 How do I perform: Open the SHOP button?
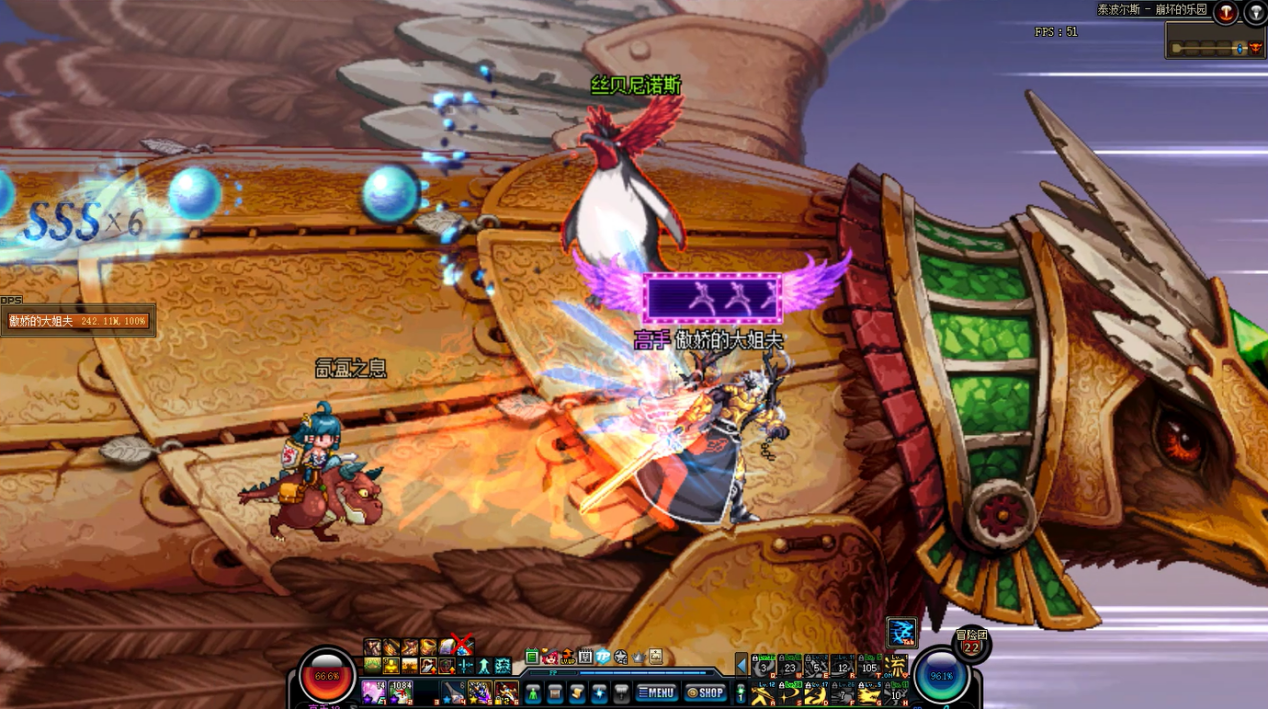(x=706, y=692)
